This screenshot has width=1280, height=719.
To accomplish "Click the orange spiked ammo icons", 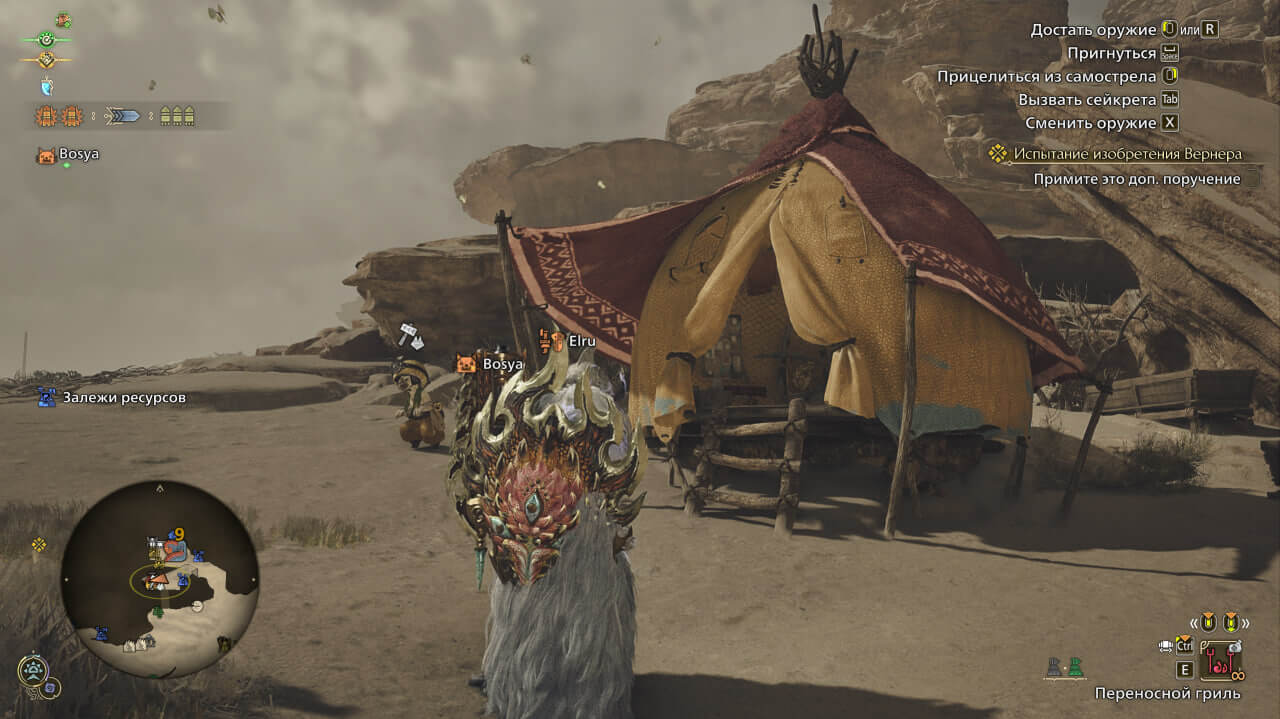I will pyautogui.click(x=59, y=116).
